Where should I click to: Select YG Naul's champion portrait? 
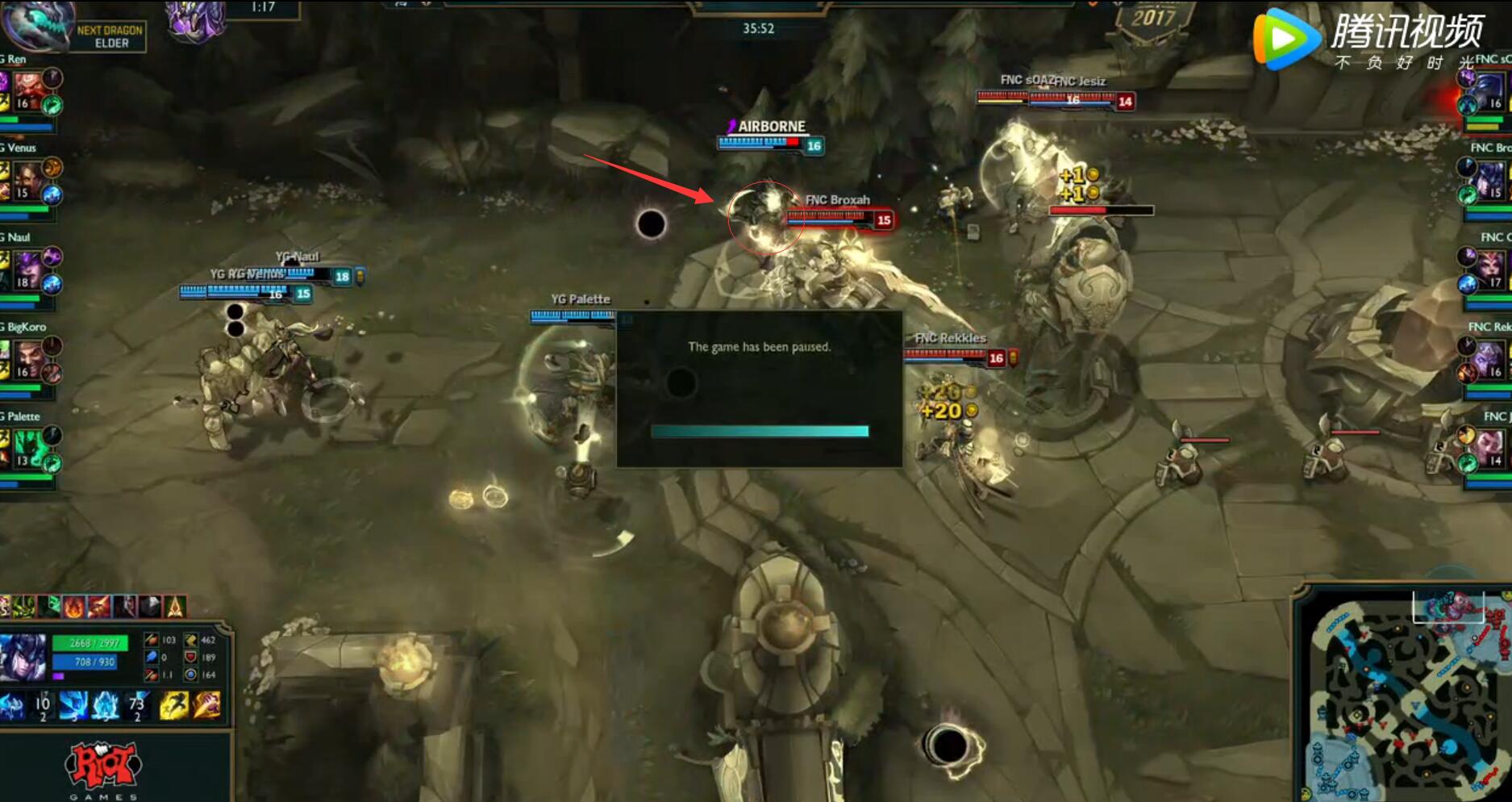pos(27,269)
